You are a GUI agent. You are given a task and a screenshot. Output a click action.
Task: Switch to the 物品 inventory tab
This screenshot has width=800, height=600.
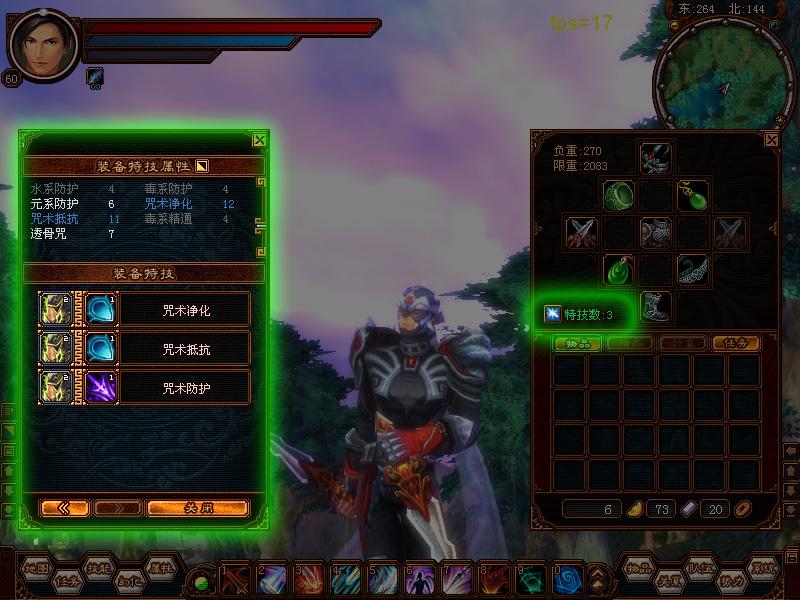click(x=578, y=343)
